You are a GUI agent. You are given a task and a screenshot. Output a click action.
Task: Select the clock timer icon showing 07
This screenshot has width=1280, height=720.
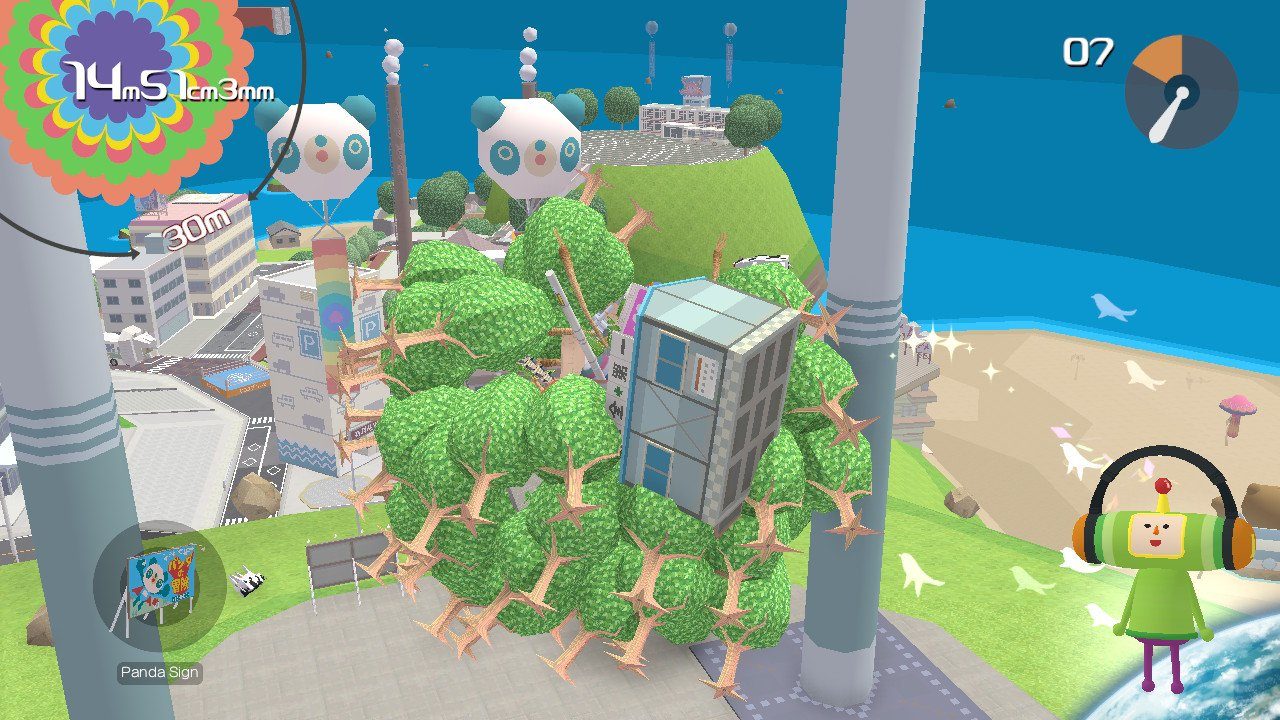(1185, 92)
